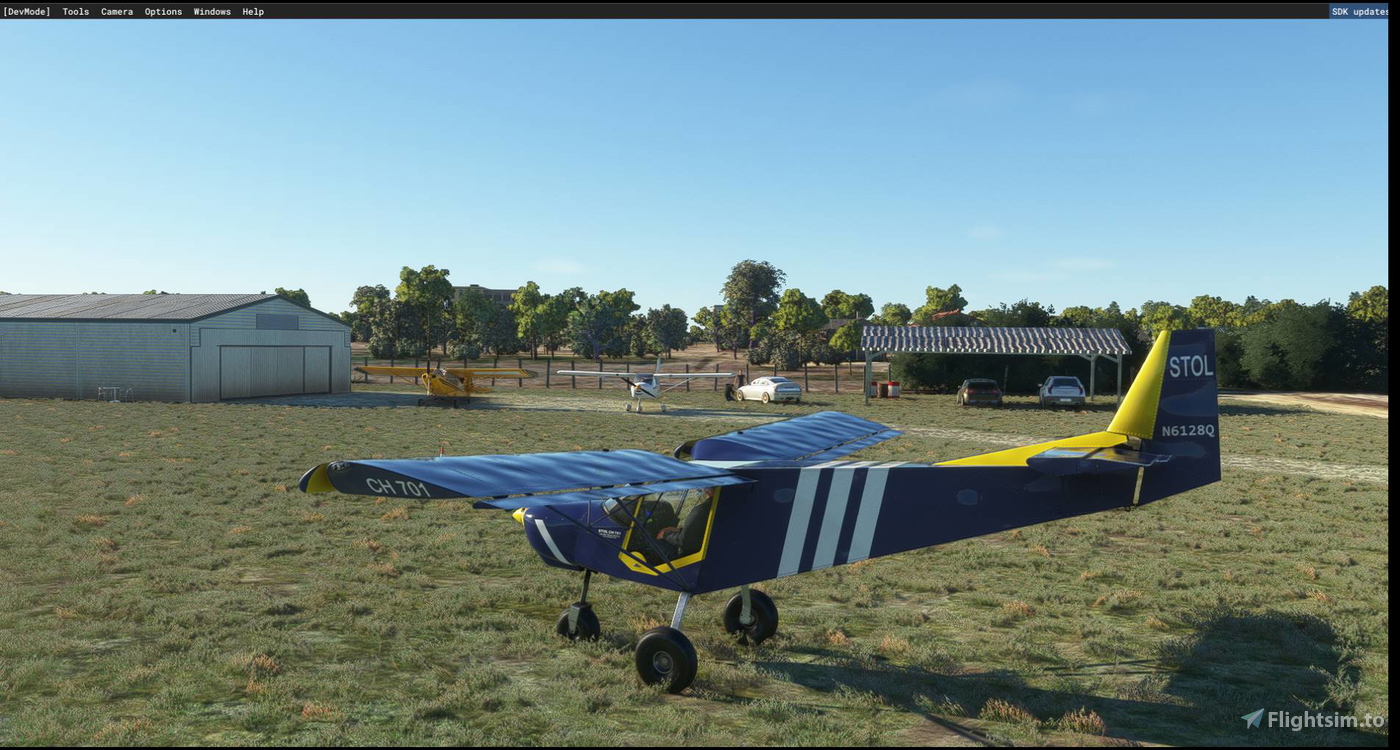This screenshot has width=1400, height=750.
Task: Click the red fuel barrels near the shelter
Action: [884, 388]
